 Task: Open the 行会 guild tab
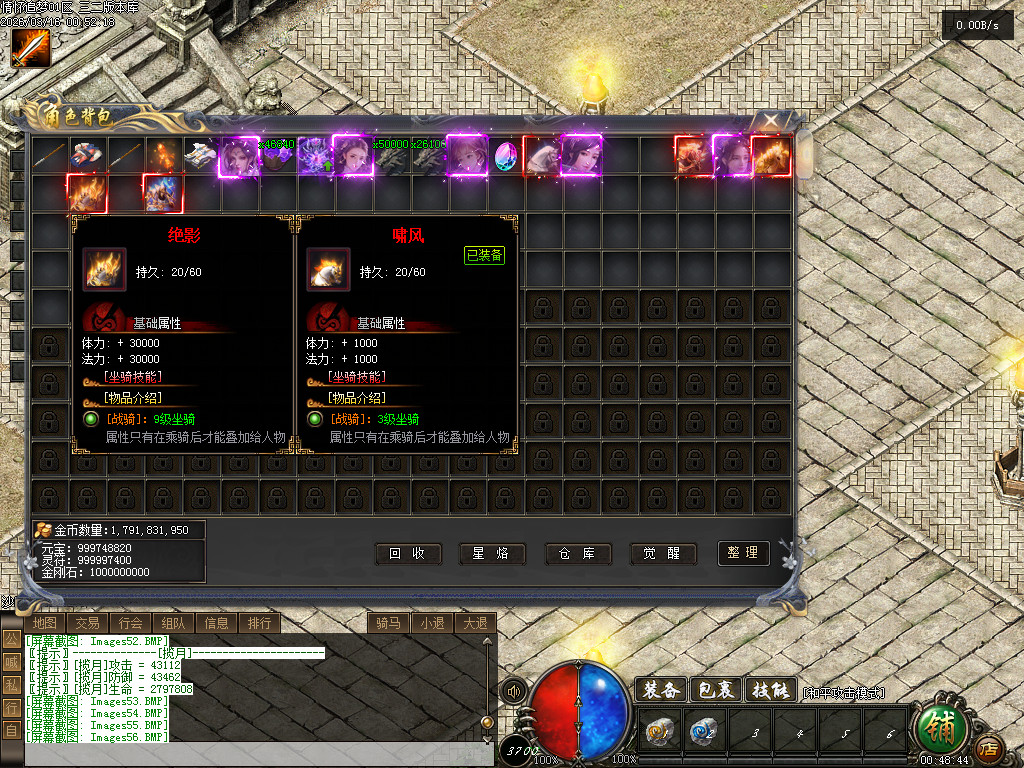[130, 623]
